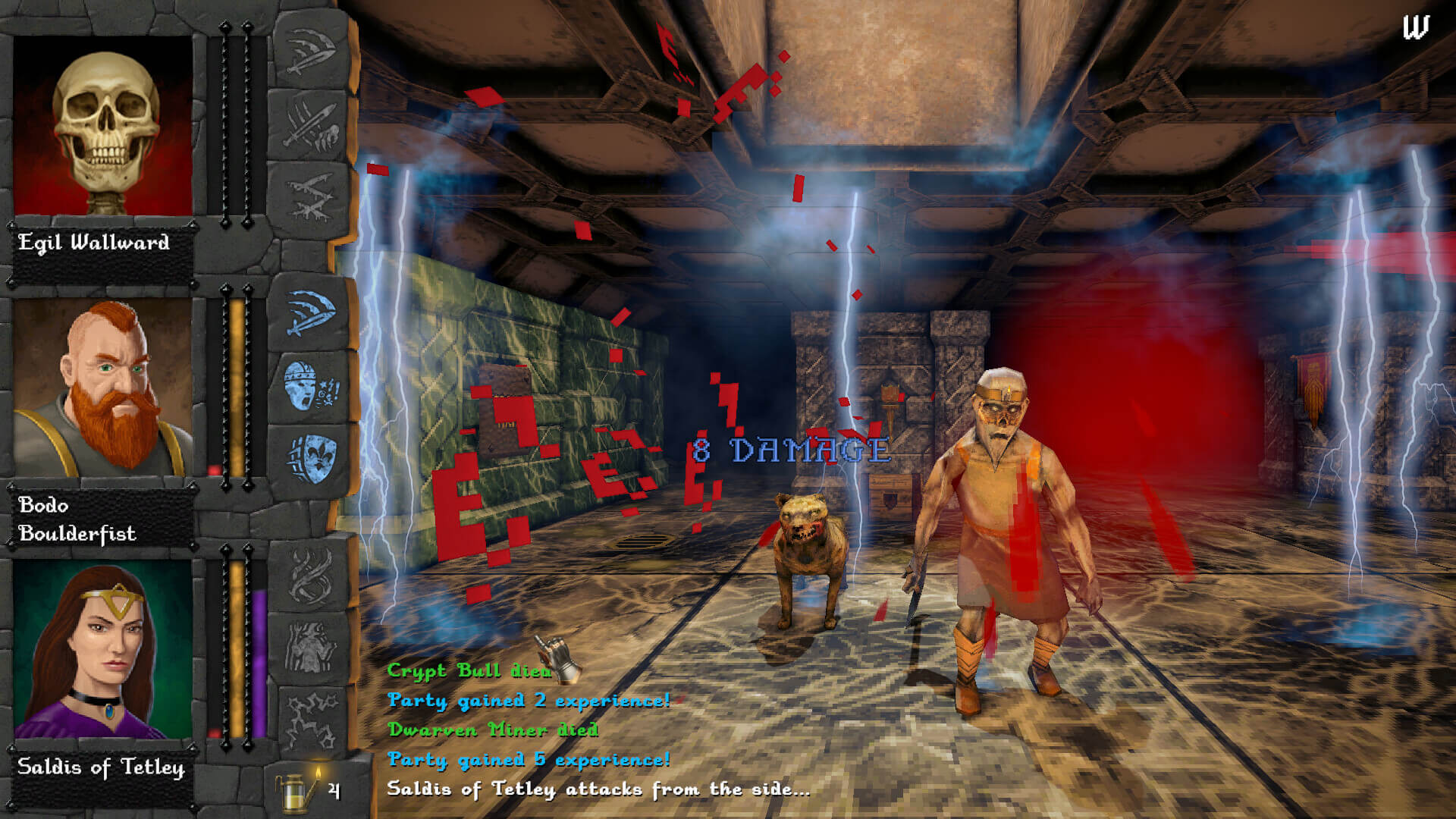Trigger Egil's crossed blades ability
Image resolution: width=1456 pixels, height=819 pixels.
310,198
